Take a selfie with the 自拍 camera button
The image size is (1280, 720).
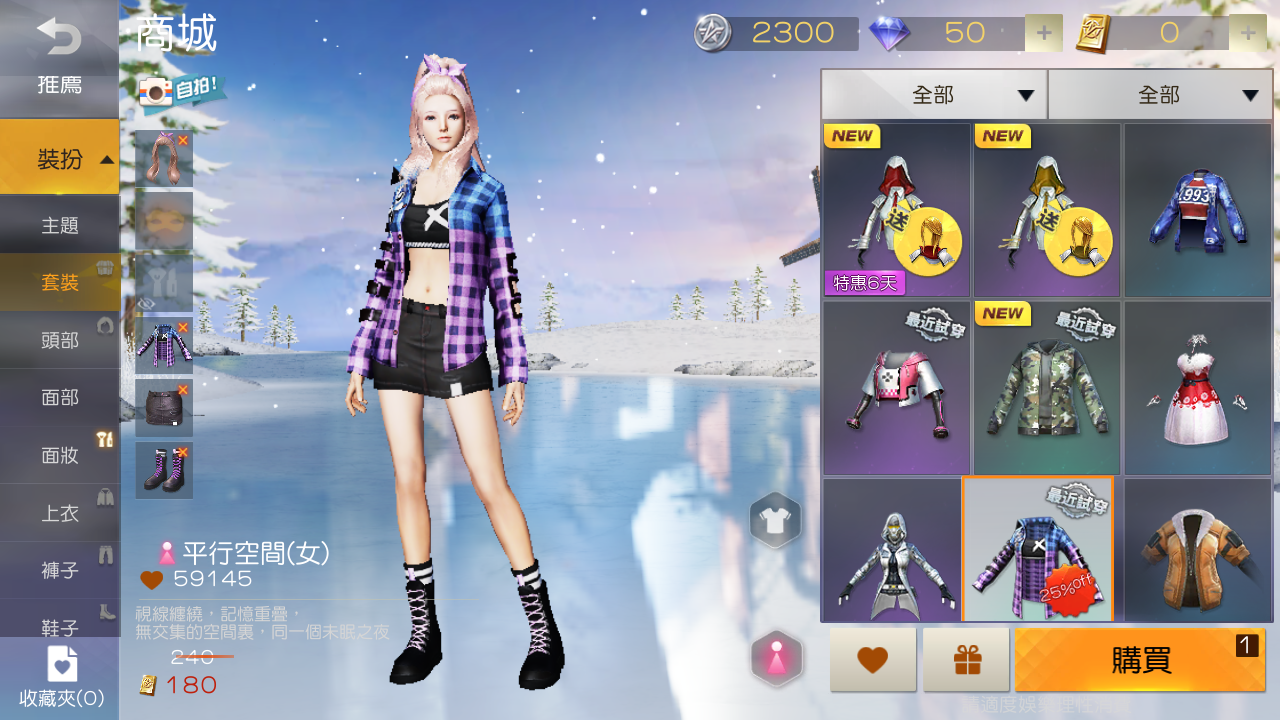[x=181, y=91]
